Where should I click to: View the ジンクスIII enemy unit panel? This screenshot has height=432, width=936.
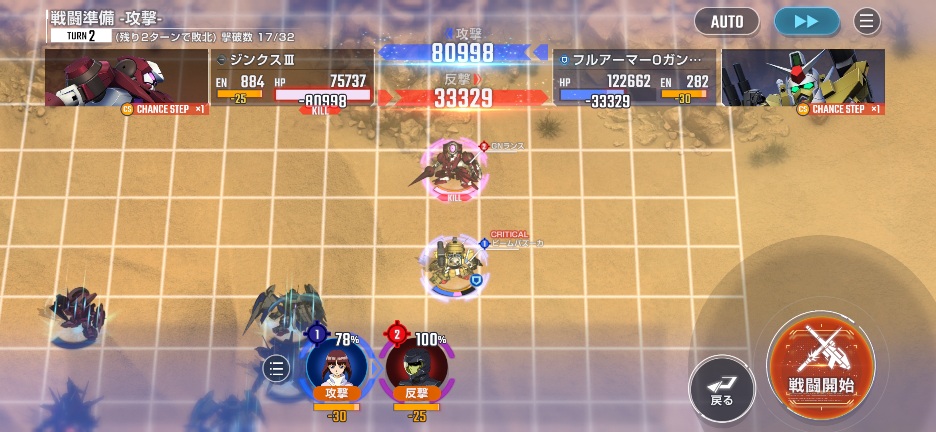[291, 79]
